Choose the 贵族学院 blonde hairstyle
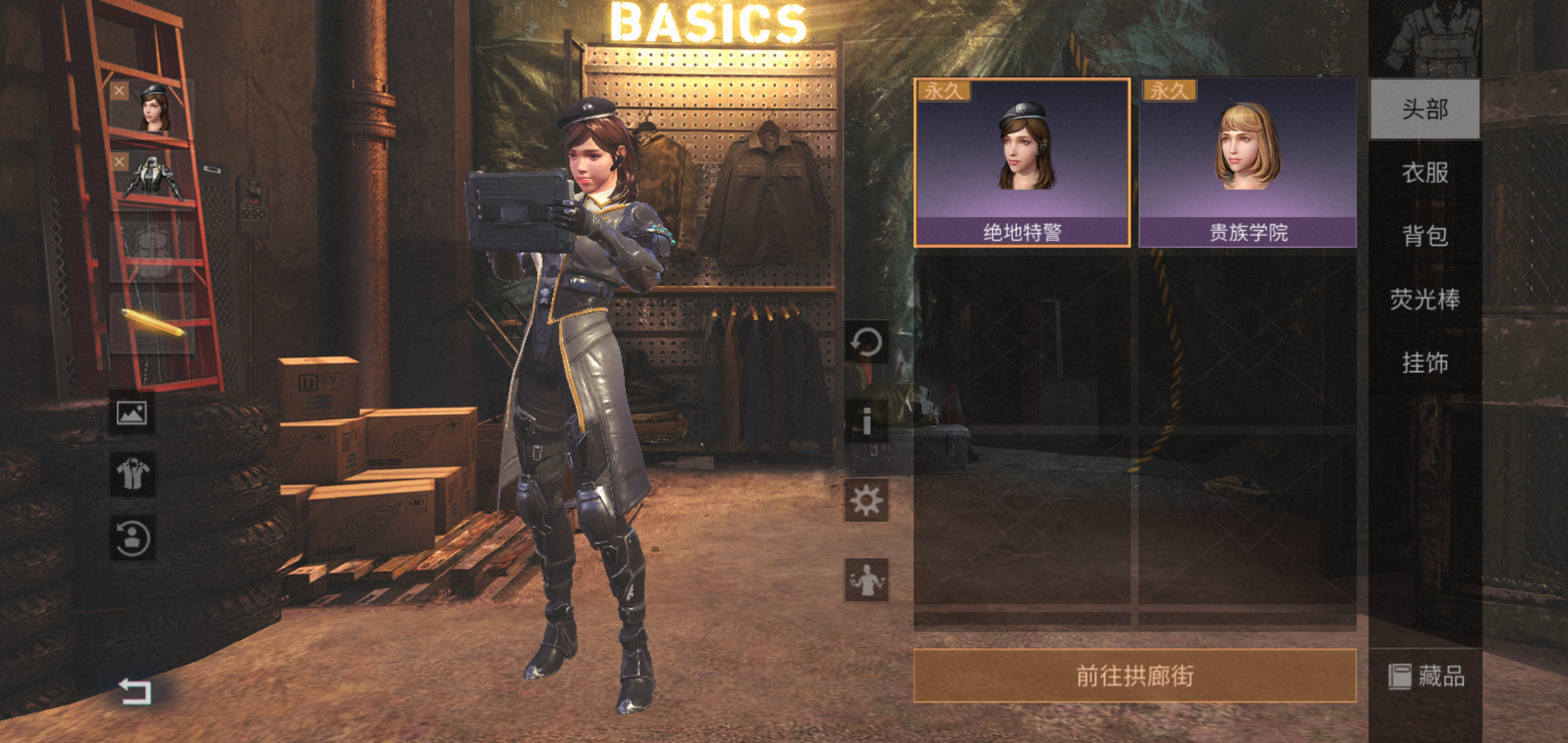 (x=1248, y=162)
